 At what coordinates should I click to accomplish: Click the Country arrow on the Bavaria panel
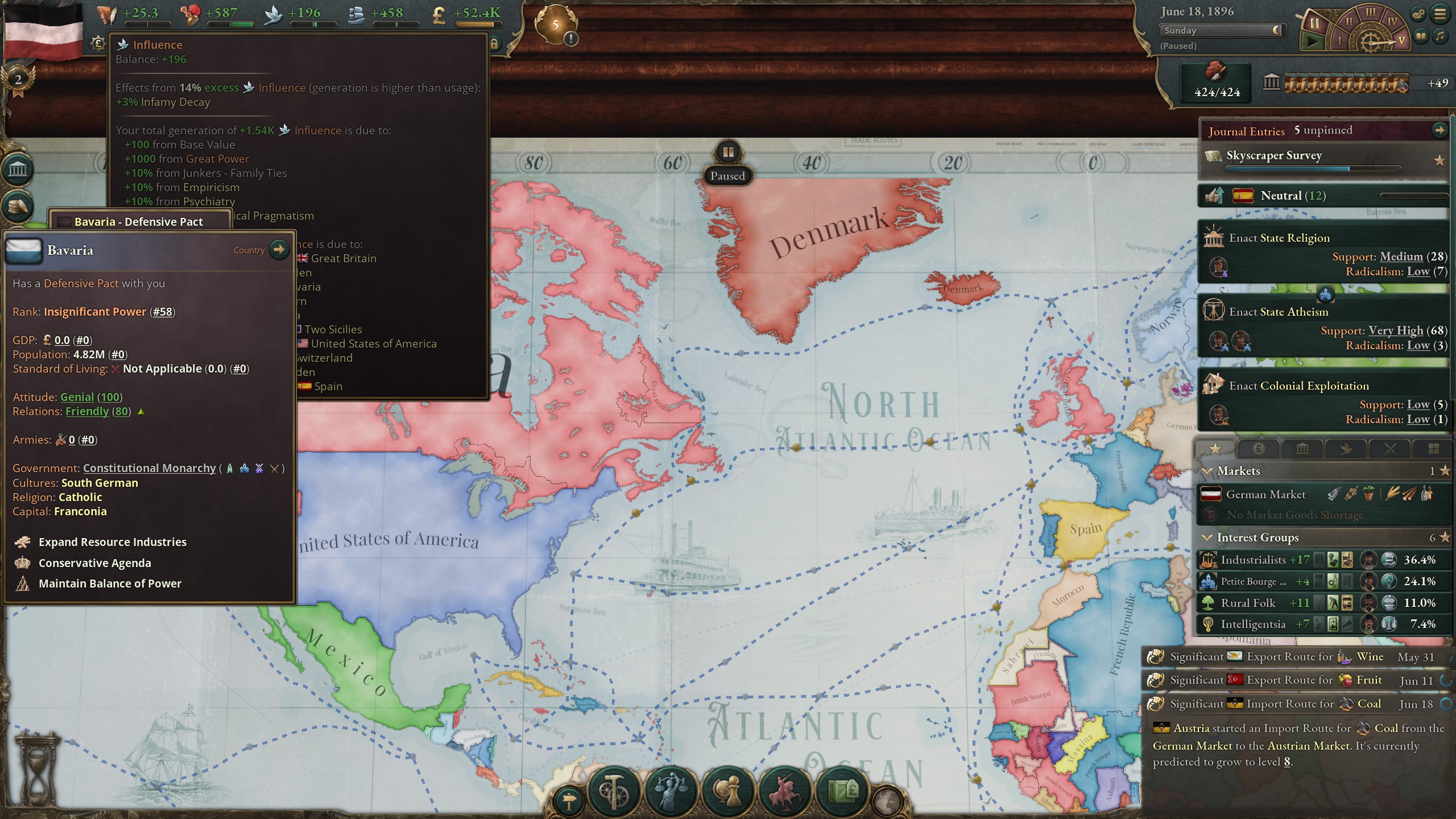pos(279,249)
